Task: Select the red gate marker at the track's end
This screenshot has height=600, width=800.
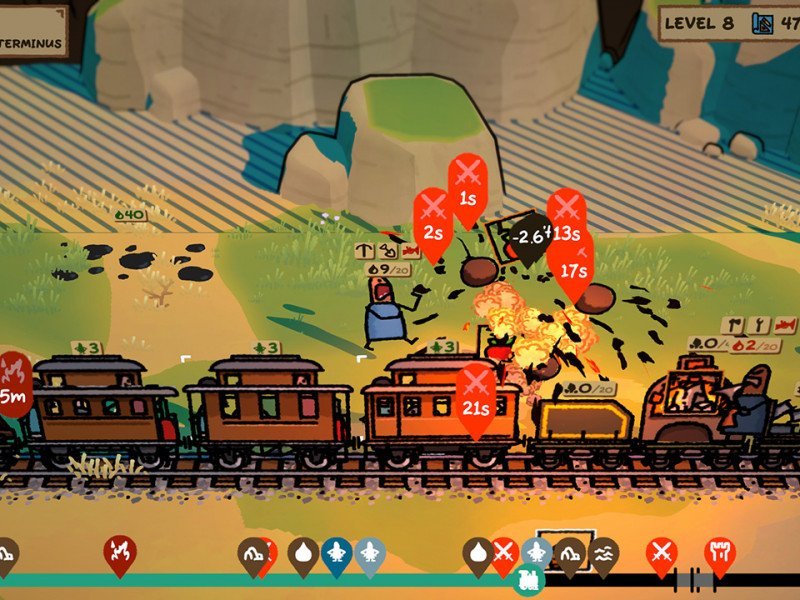Action: [x=718, y=552]
